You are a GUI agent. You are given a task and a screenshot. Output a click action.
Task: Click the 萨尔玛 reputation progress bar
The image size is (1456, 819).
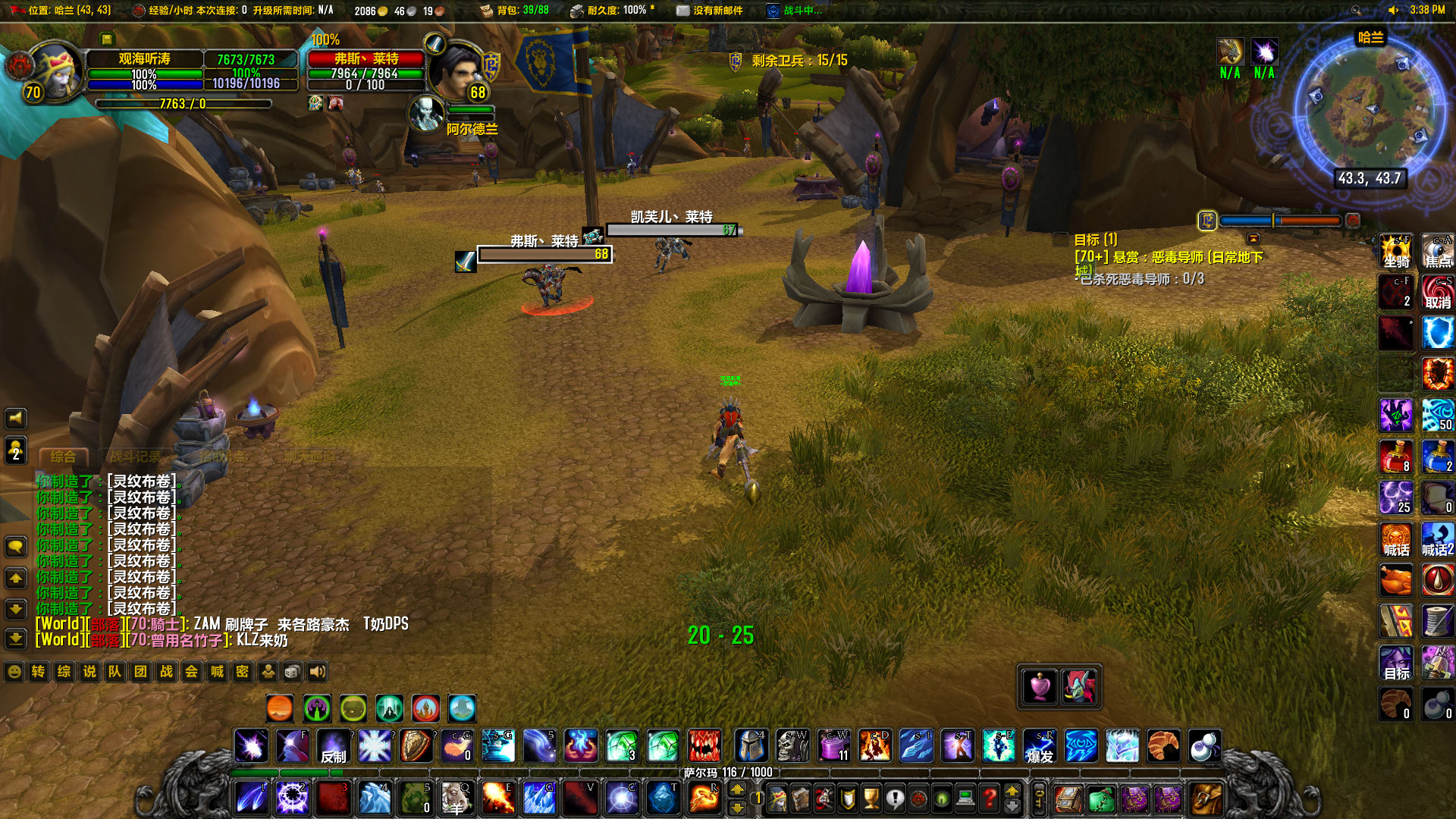(x=725, y=772)
